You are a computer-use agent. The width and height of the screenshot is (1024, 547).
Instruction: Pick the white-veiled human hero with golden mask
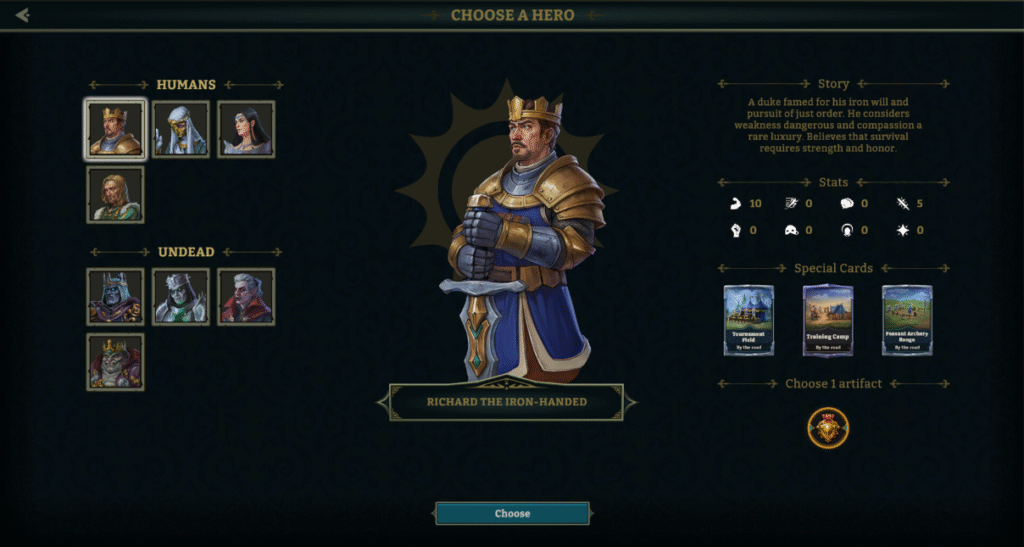pos(181,129)
